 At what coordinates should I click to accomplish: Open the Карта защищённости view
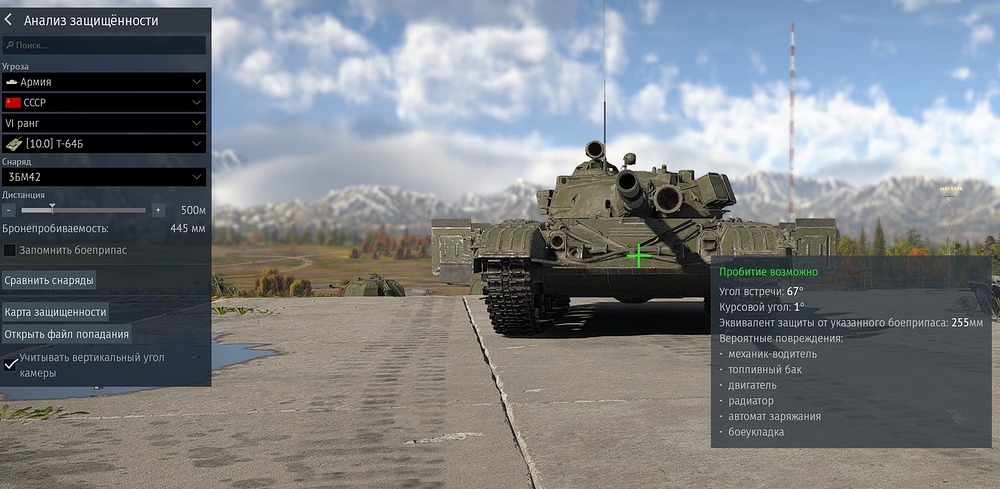pos(55,312)
